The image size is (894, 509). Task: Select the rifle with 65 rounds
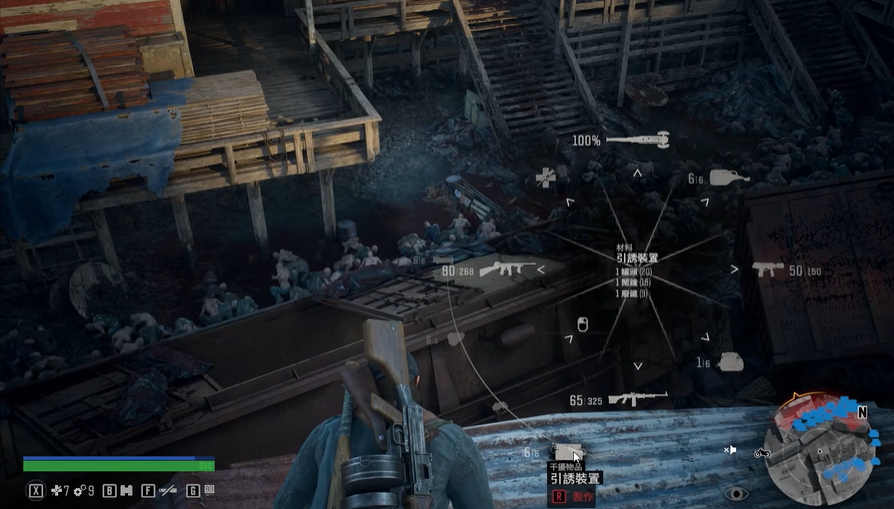tap(637, 399)
